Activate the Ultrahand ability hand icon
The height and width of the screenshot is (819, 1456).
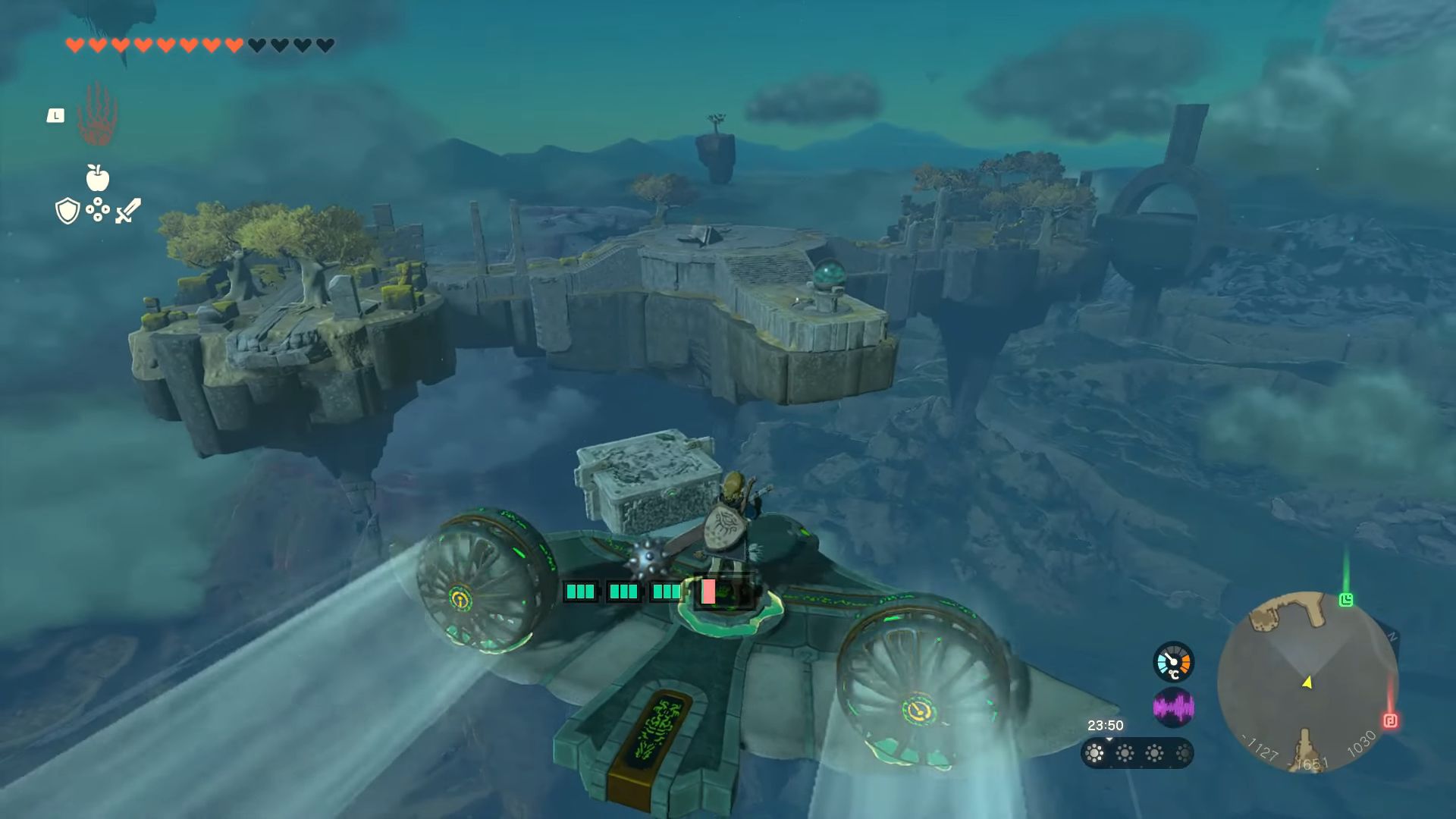(x=97, y=115)
